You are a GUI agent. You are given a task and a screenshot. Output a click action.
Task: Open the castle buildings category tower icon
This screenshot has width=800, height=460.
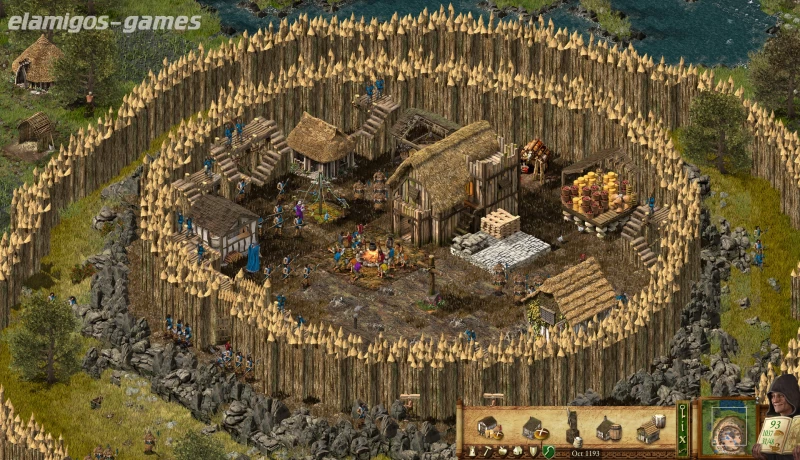click(472, 451)
